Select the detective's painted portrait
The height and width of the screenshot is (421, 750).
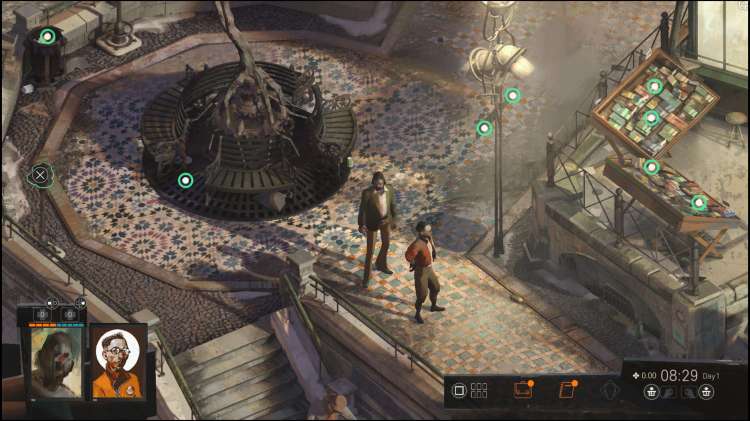[55, 362]
